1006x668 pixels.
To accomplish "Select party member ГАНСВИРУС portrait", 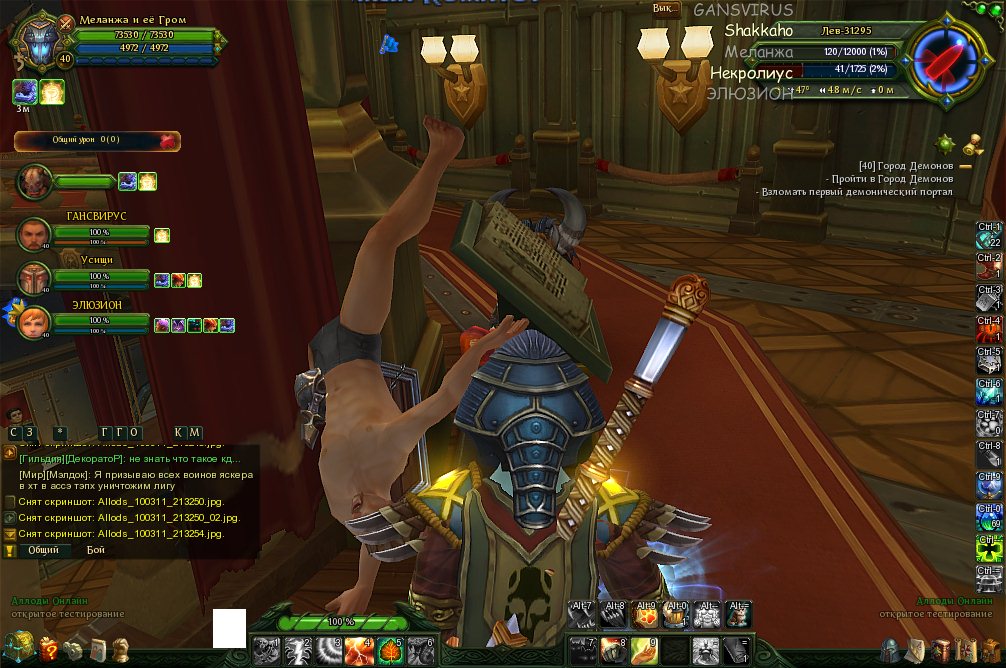I will (34, 235).
